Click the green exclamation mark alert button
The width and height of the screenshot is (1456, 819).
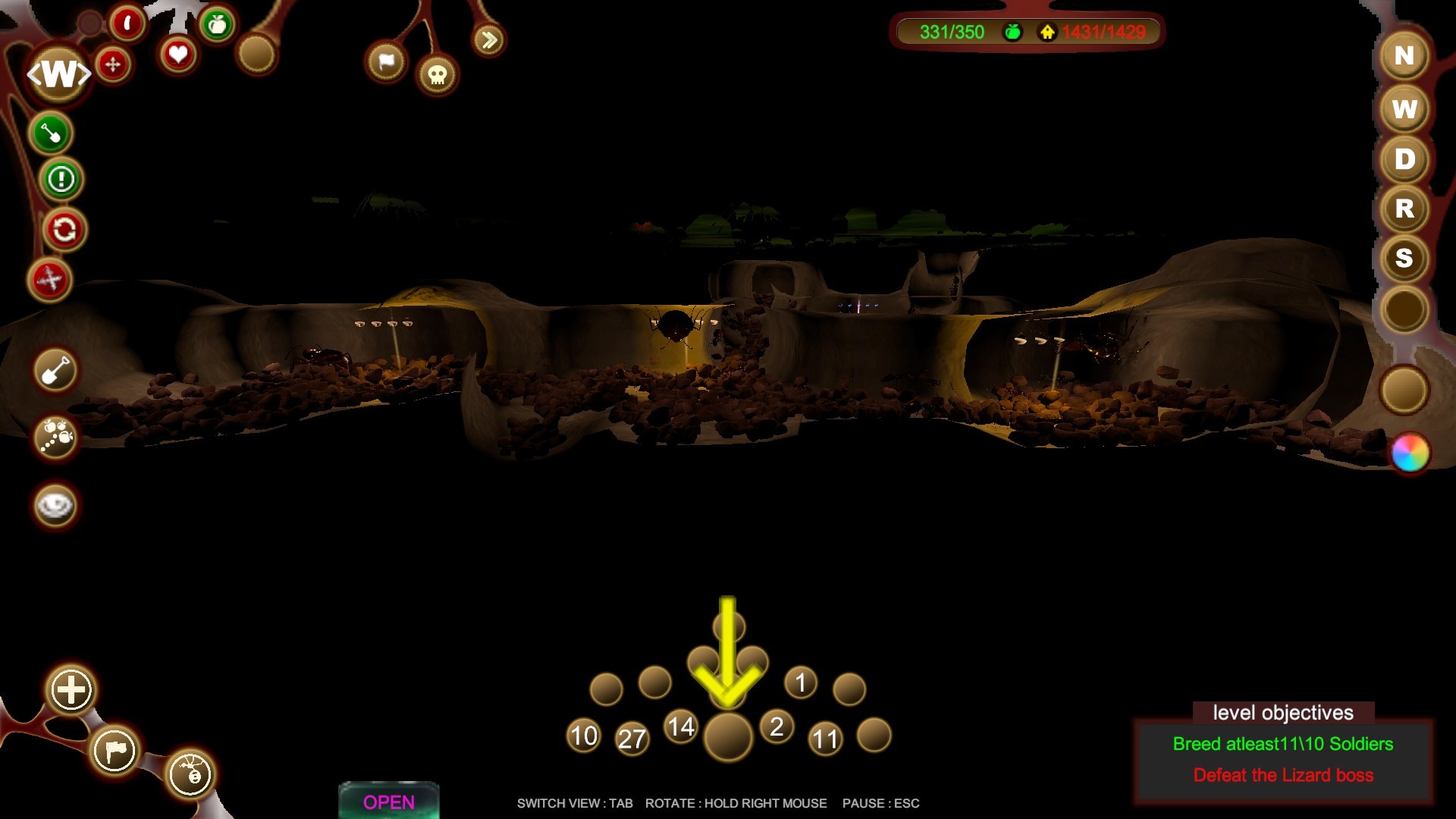coord(61,180)
